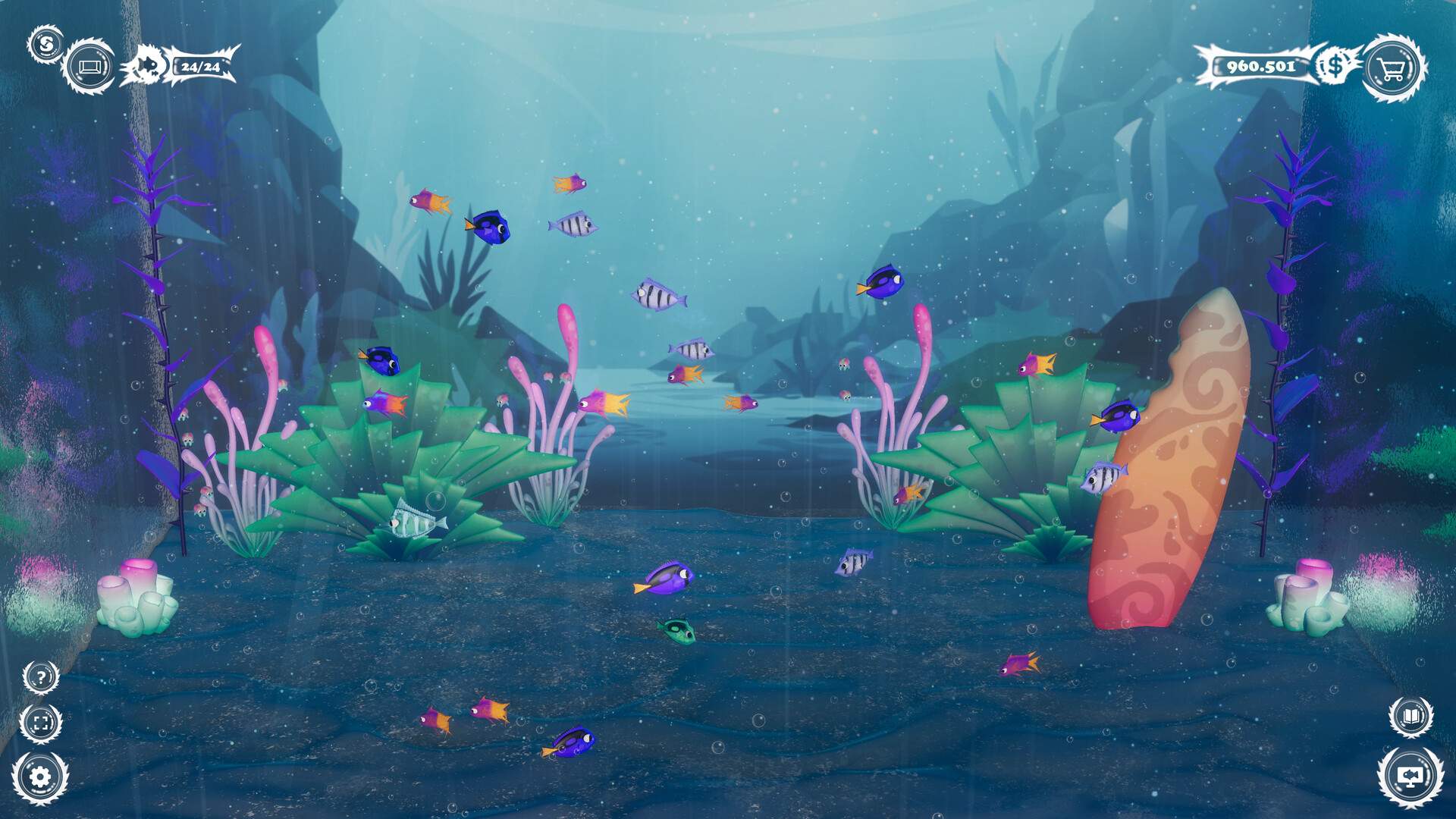The width and height of the screenshot is (1456, 819).
Task: Click the question mark help icon
Action: [x=42, y=677]
